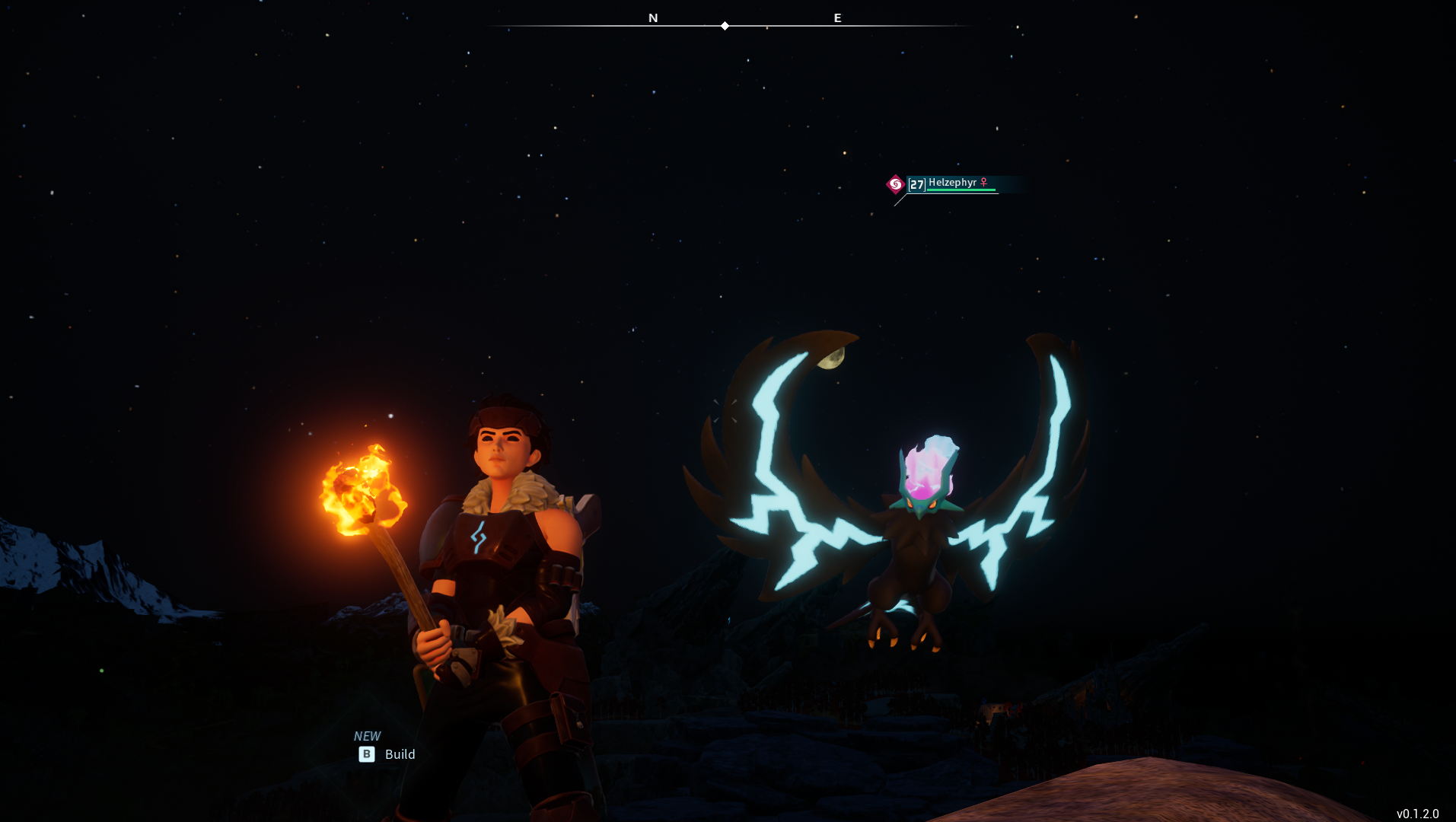Select the female gender symbol next to Helzephyr
This screenshot has height=822, width=1456.
[x=983, y=182]
